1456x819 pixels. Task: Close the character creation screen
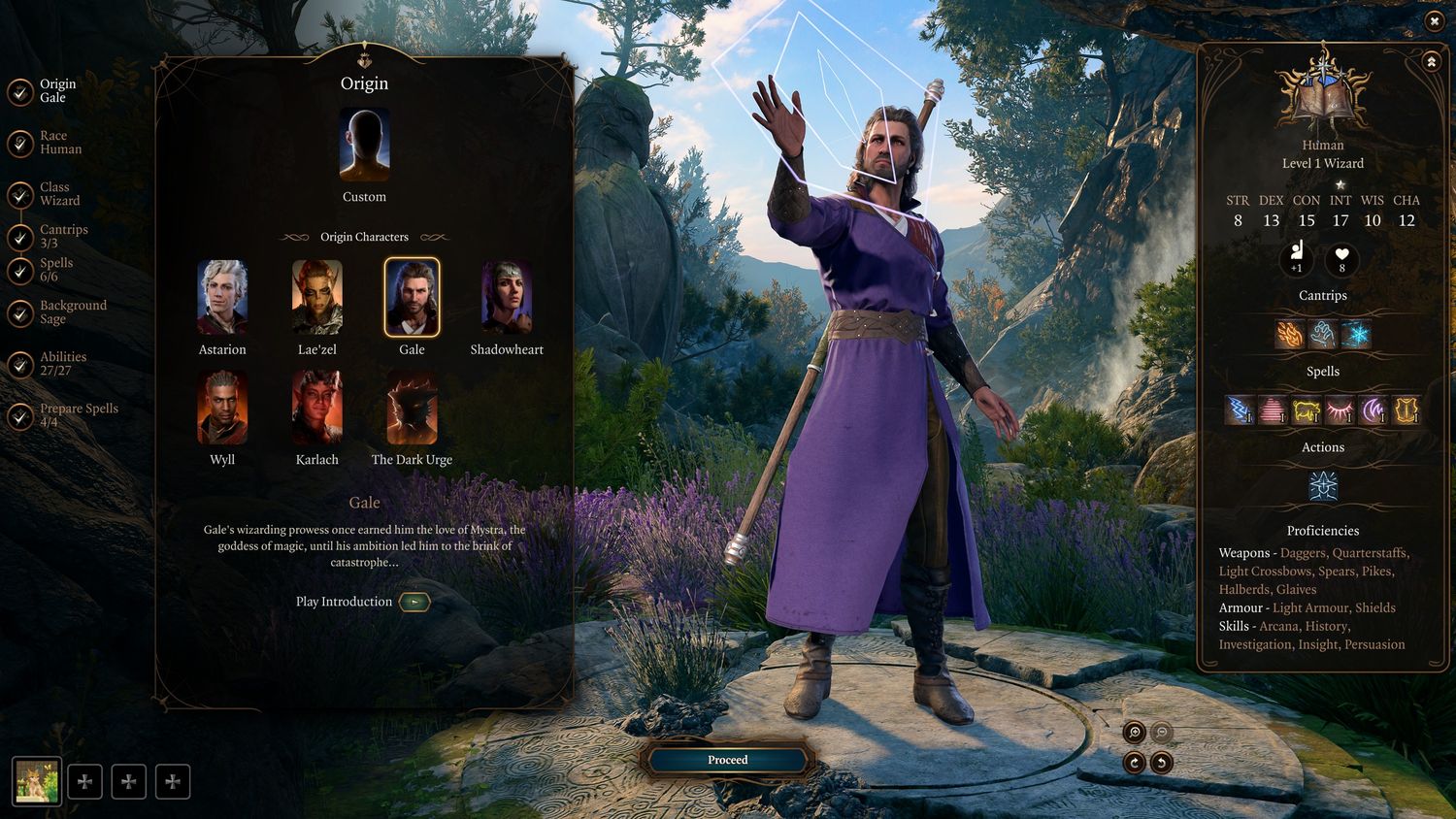pos(1435,20)
